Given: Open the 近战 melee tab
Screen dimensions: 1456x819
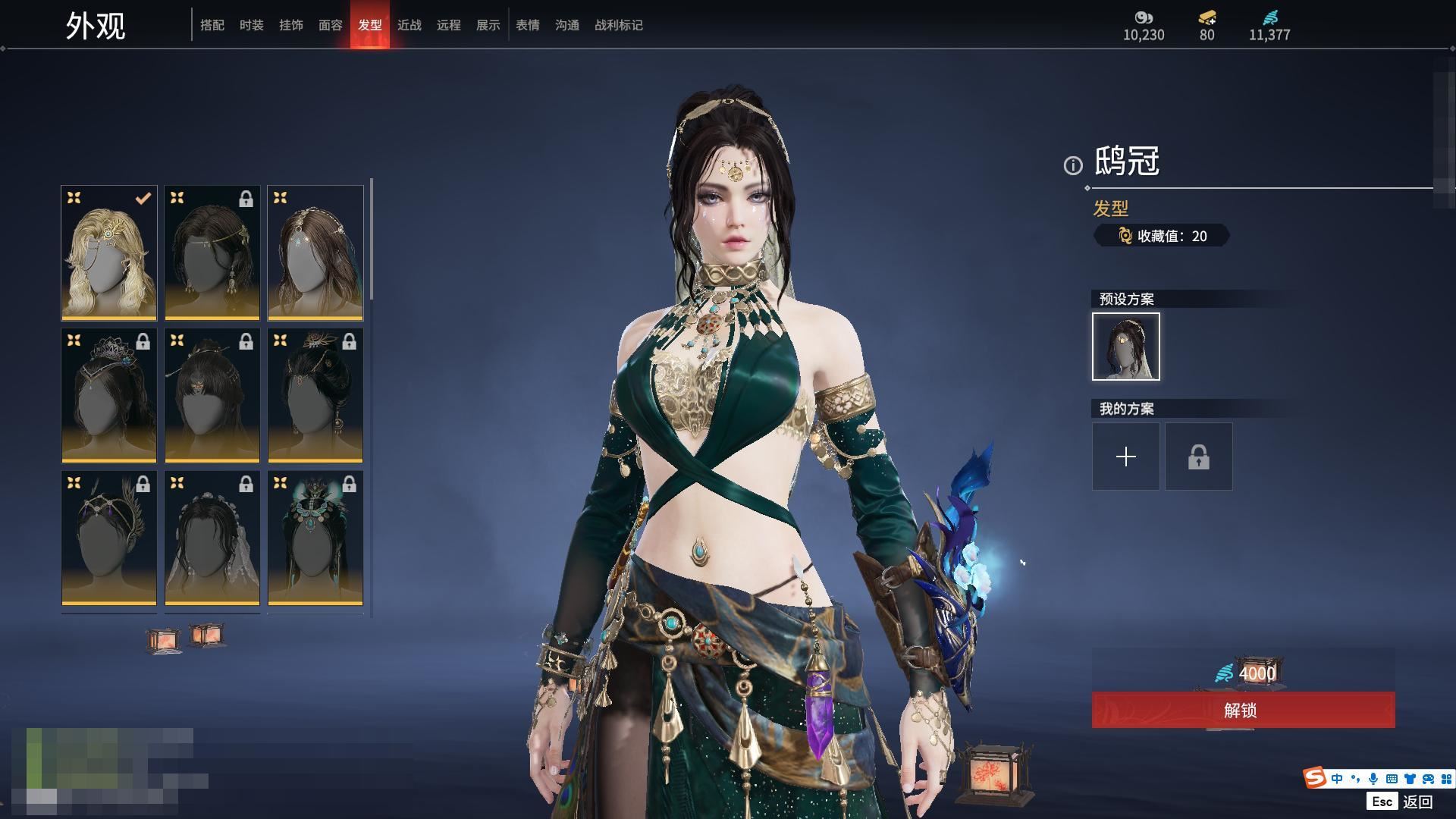Looking at the screenshot, I should [409, 25].
